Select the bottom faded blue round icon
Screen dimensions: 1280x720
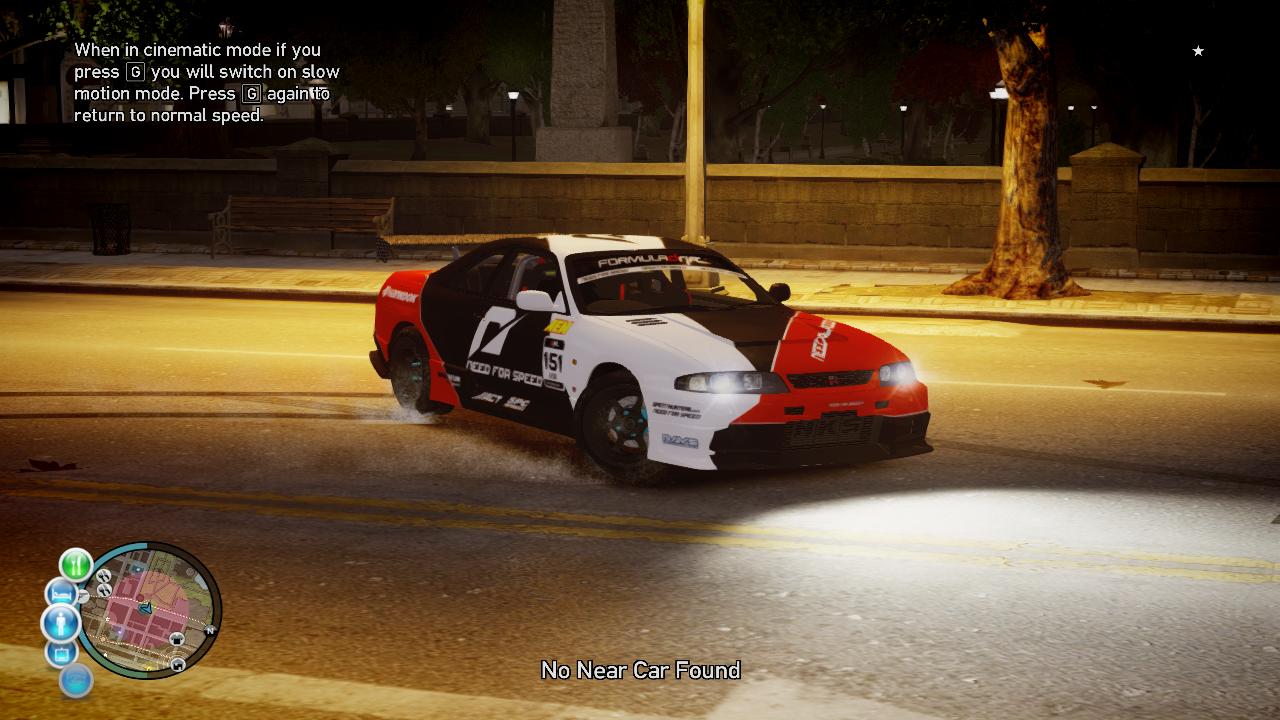[x=76, y=681]
